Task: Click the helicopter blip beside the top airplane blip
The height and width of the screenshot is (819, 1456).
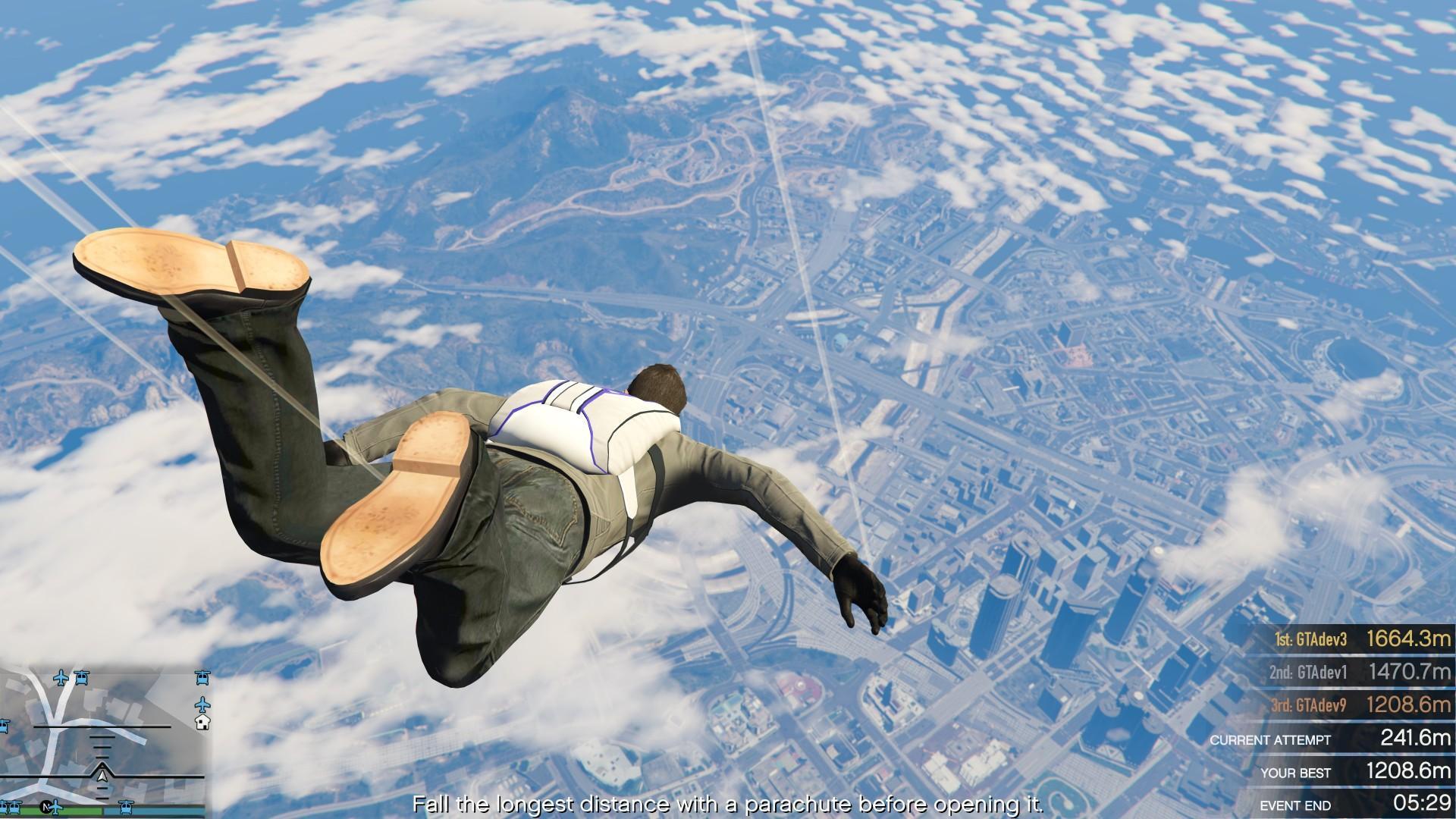Action: tap(81, 676)
